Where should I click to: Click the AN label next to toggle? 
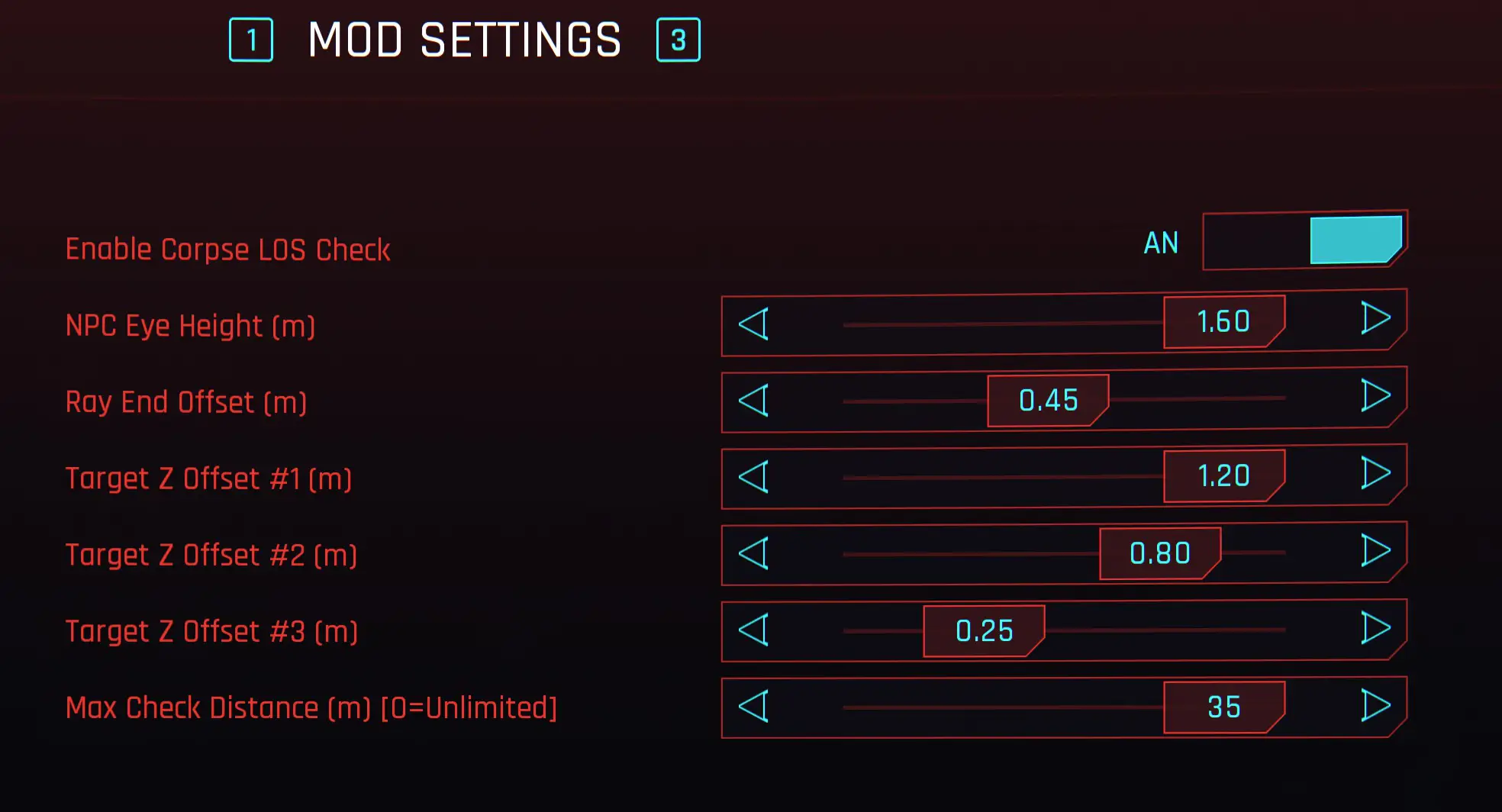[x=1161, y=242]
